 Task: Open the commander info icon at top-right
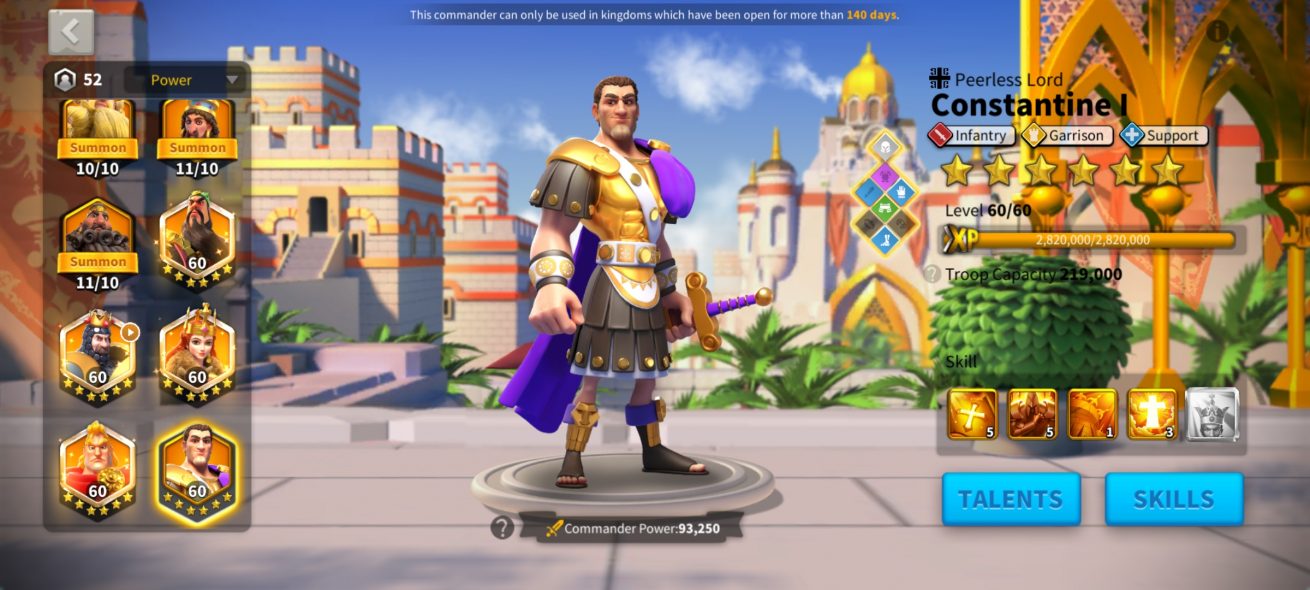tap(1217, 32)
